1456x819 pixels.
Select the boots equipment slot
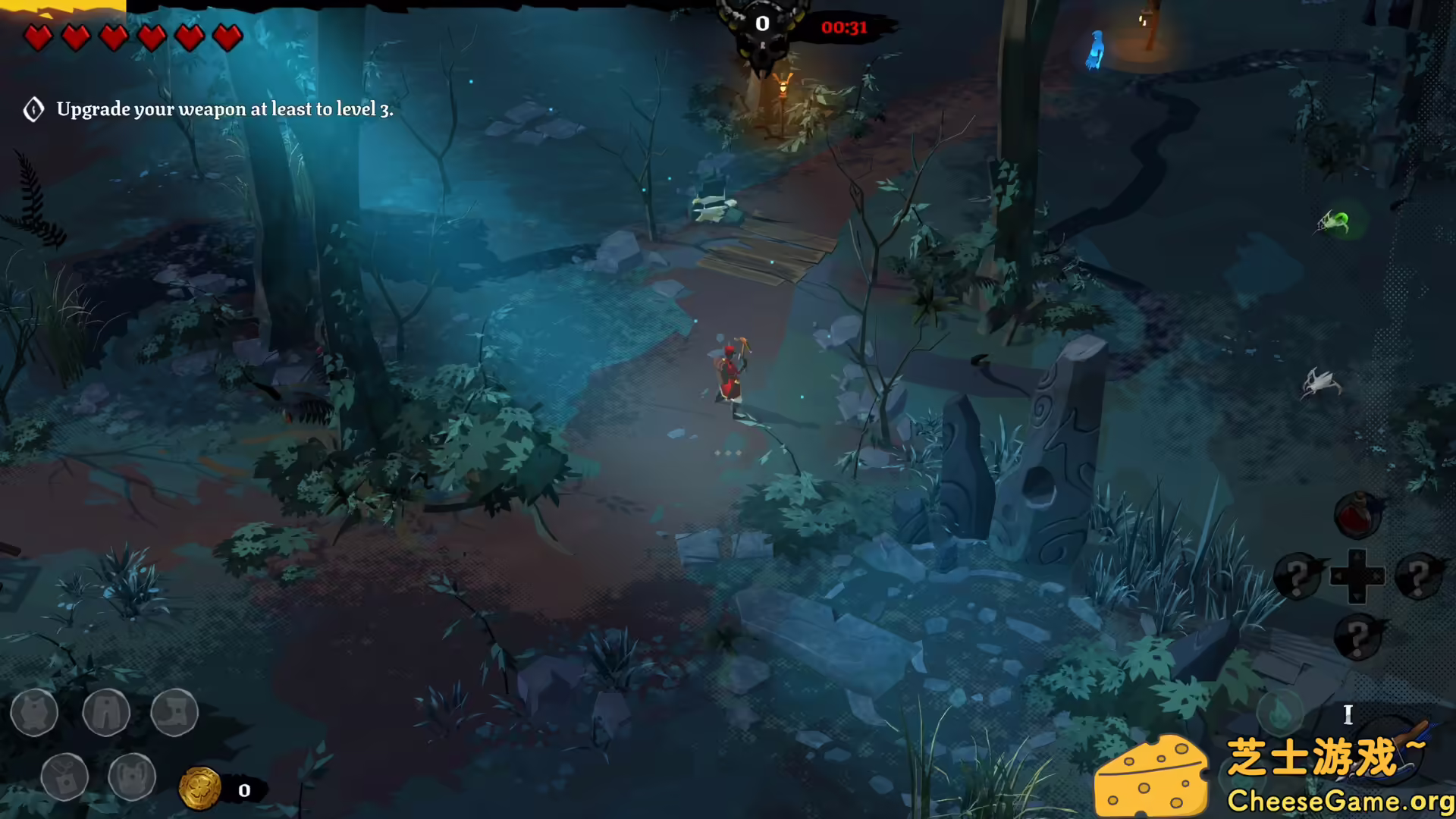174,713
